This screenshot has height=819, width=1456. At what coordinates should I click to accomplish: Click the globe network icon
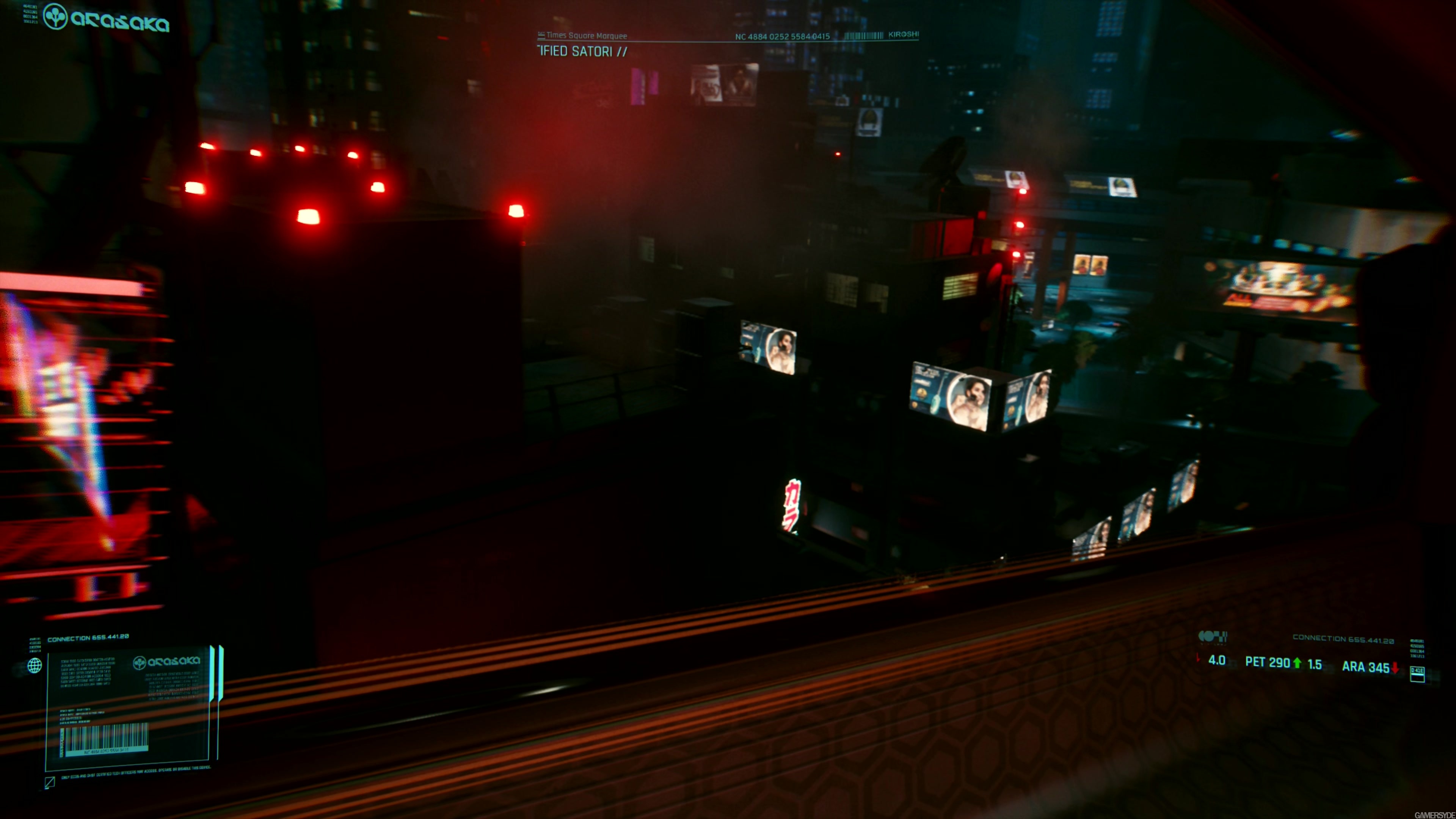pyautogui.click(x=35, y=665)
